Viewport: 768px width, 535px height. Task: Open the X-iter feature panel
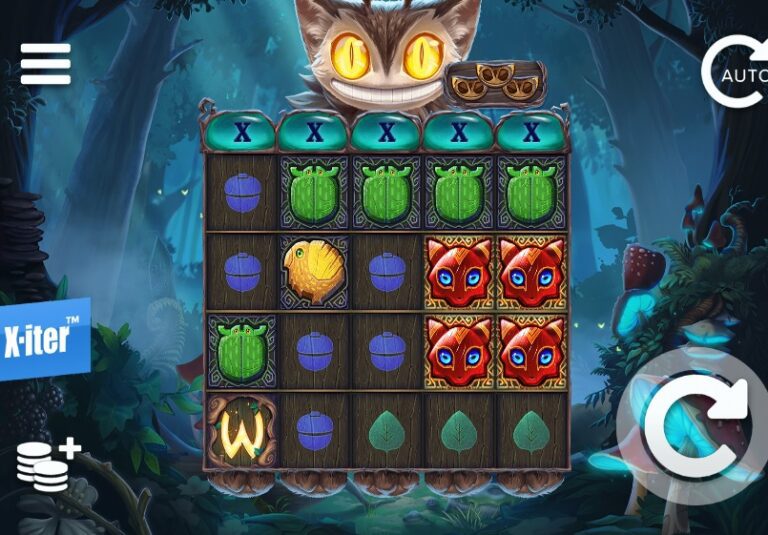point(41,340)
